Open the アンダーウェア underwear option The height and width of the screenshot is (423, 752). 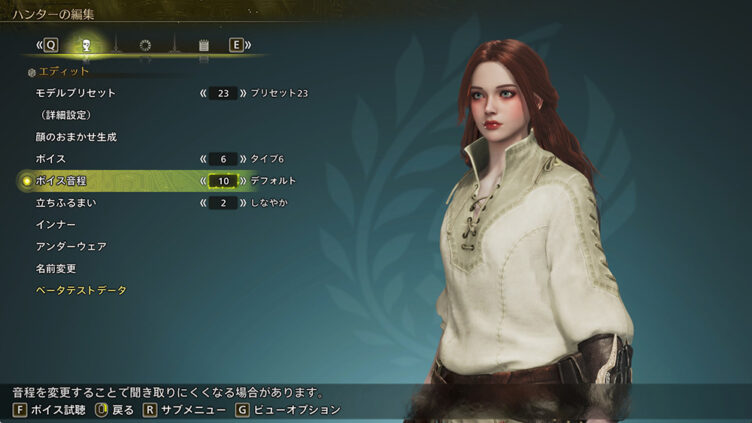click(x=71, y=247)
